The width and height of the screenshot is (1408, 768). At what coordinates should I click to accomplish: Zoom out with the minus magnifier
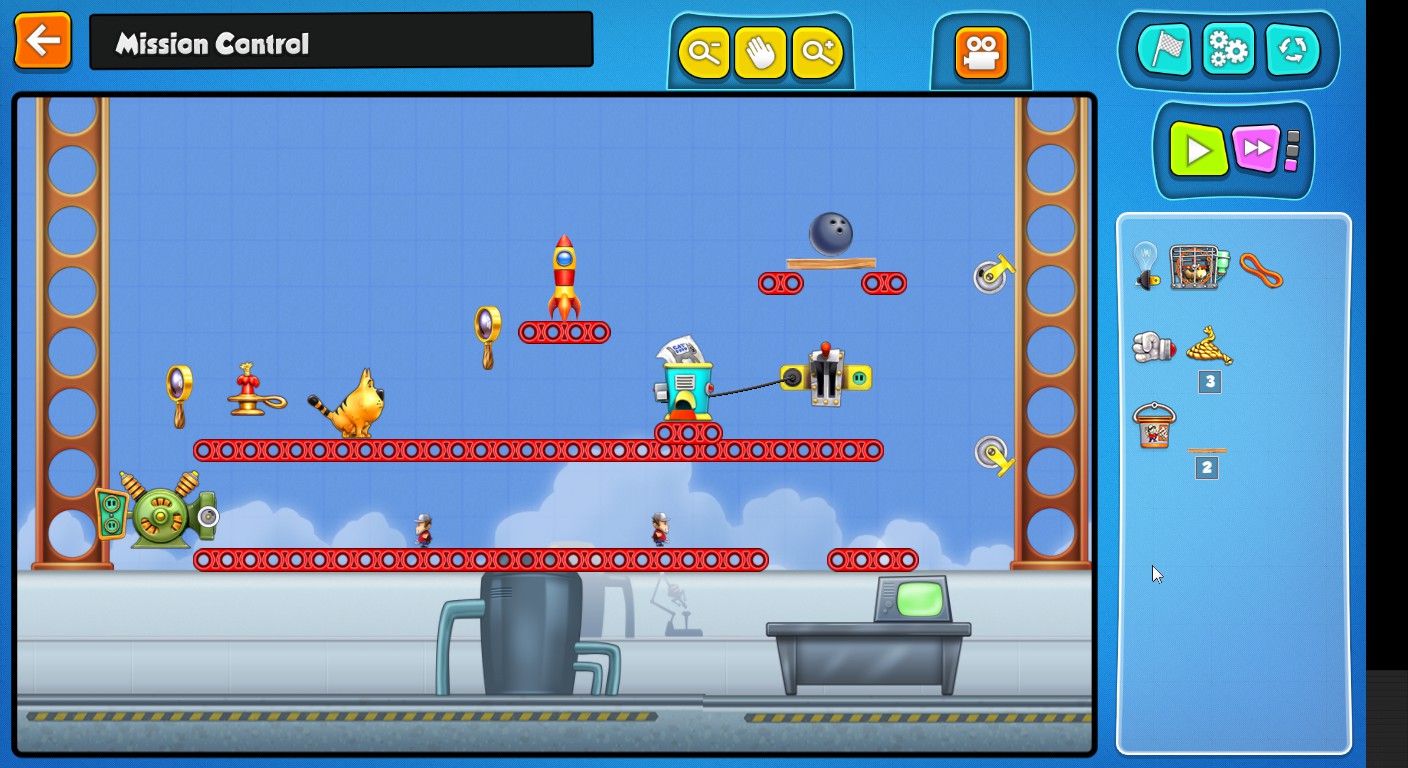pos(703,52)
